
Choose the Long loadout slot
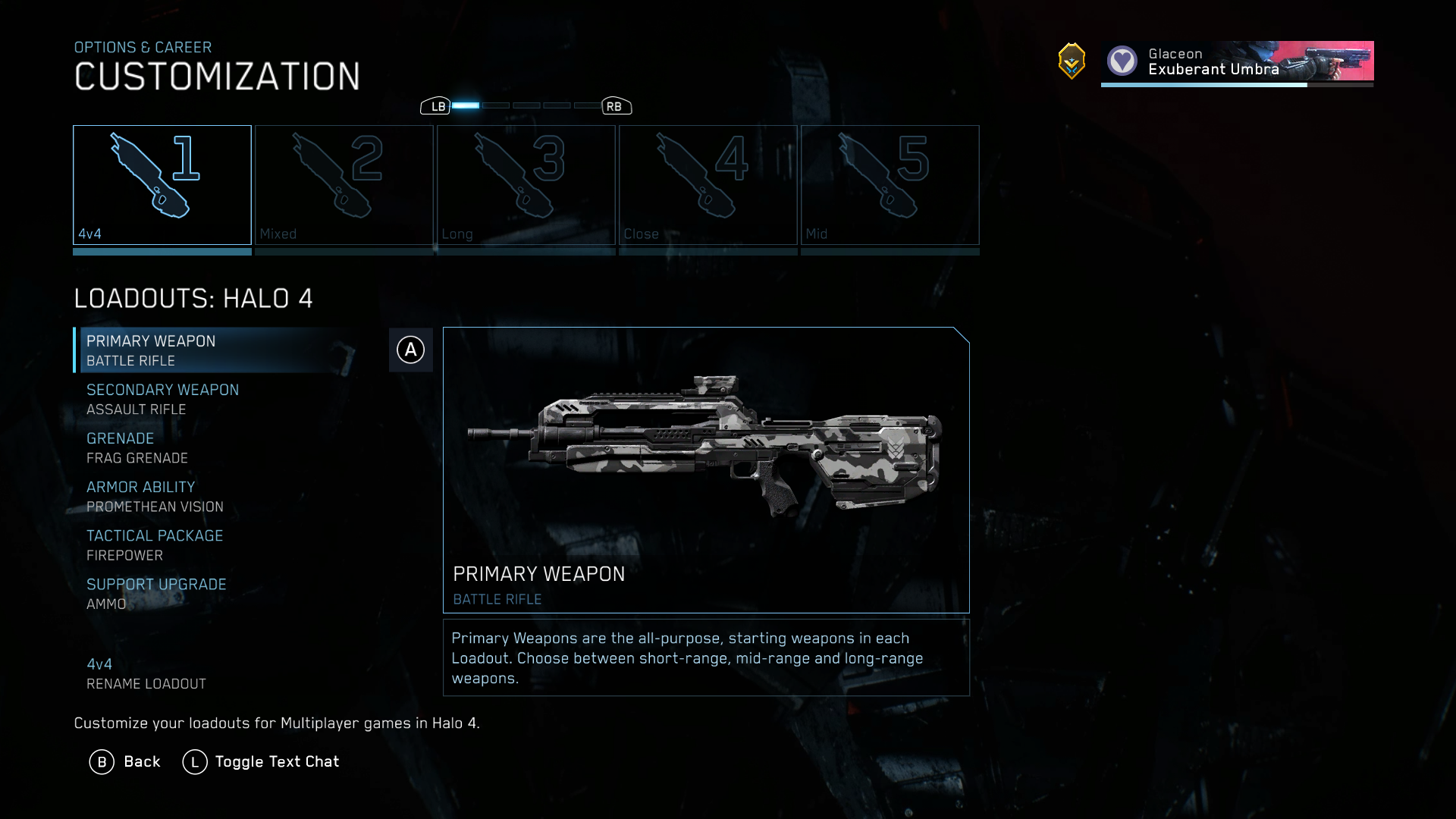click(x=526, y=185)
